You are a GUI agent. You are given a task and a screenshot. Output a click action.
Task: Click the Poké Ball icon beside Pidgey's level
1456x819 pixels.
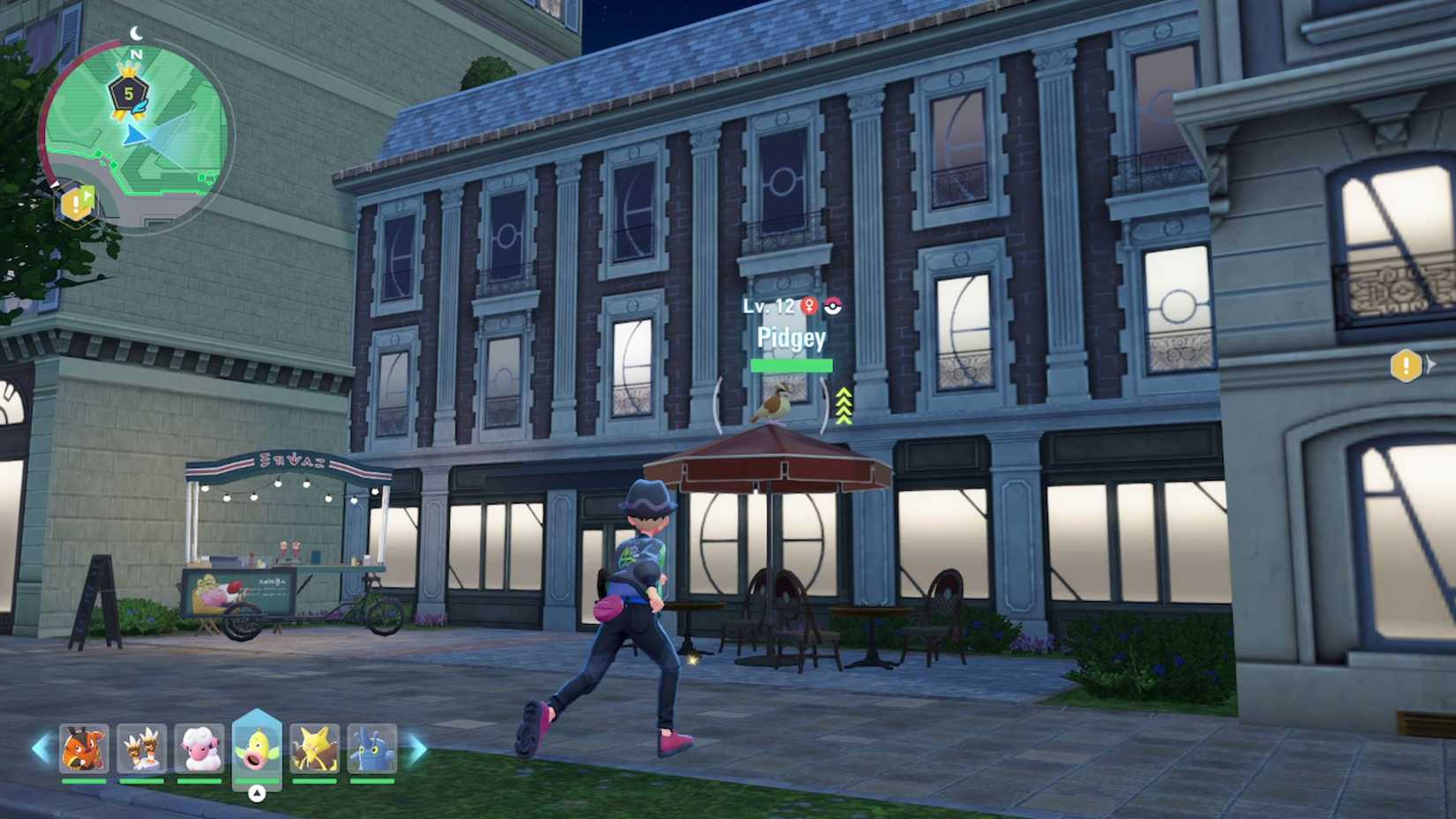coord(835,305)
